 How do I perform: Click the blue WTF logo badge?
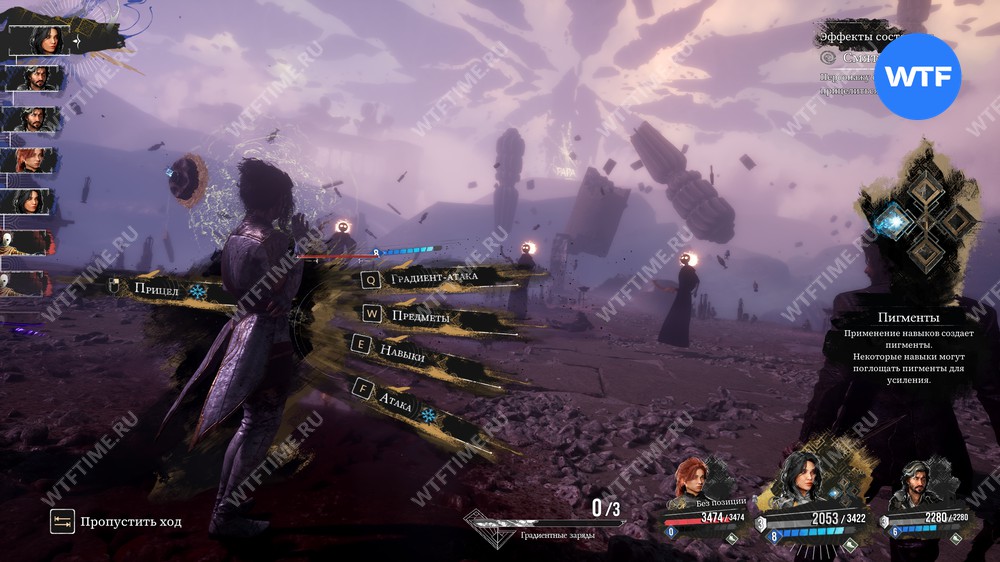918,76
